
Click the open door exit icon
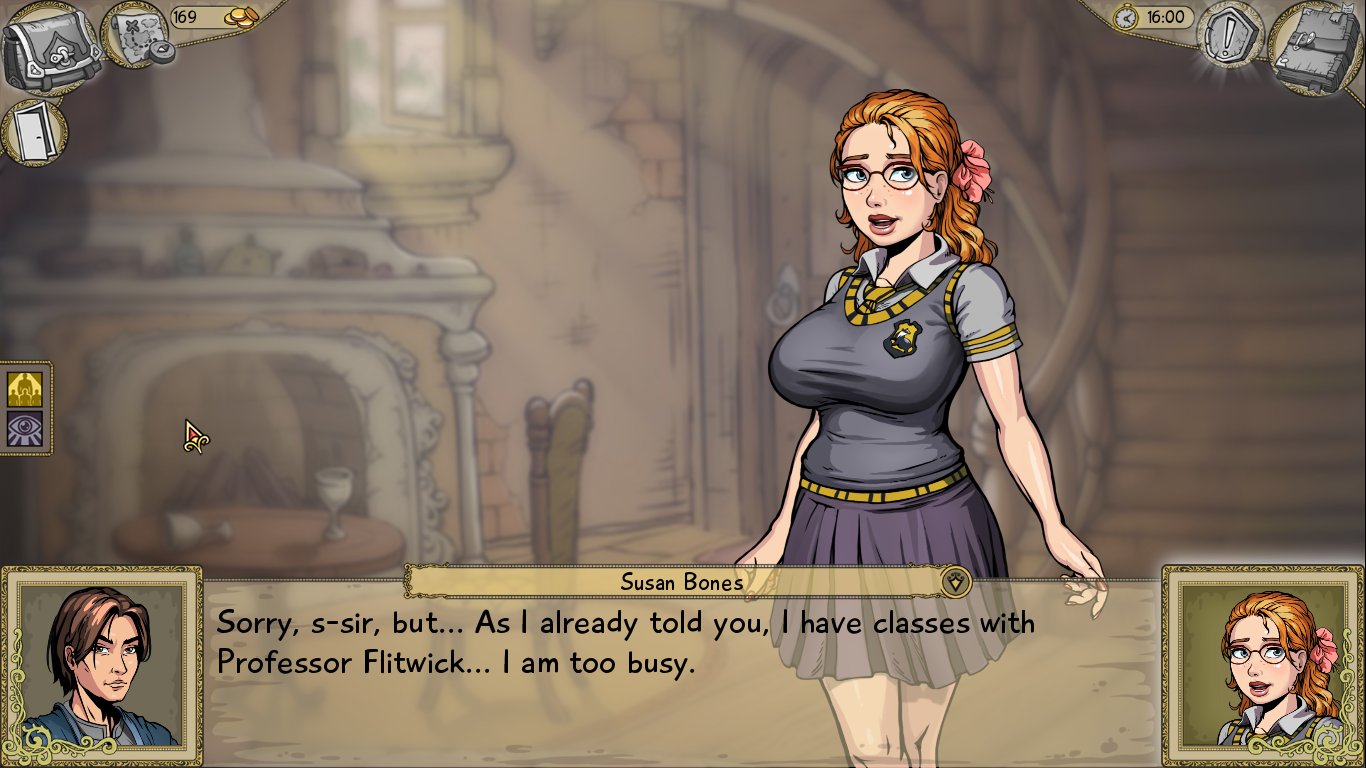click(x=35, y=132)
